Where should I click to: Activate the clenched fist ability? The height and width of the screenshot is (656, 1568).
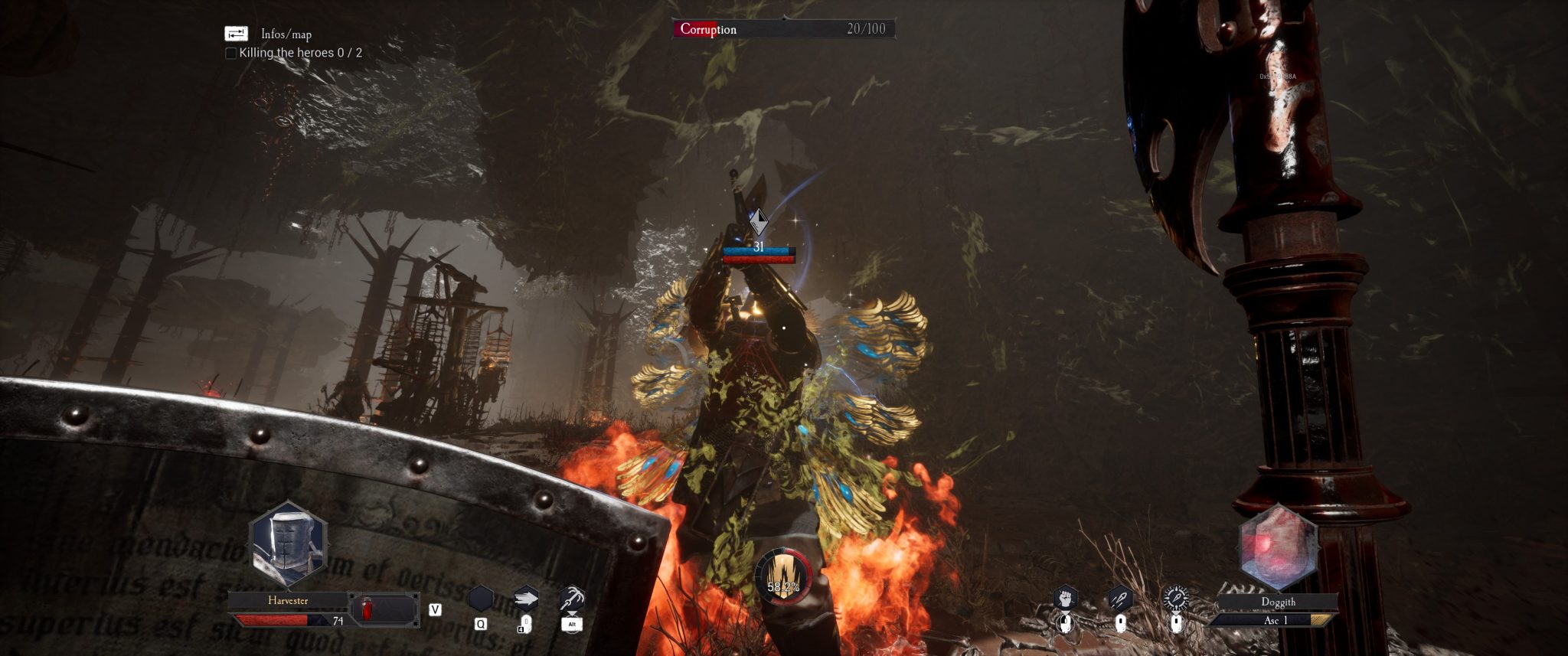(x=1065, y=598)
